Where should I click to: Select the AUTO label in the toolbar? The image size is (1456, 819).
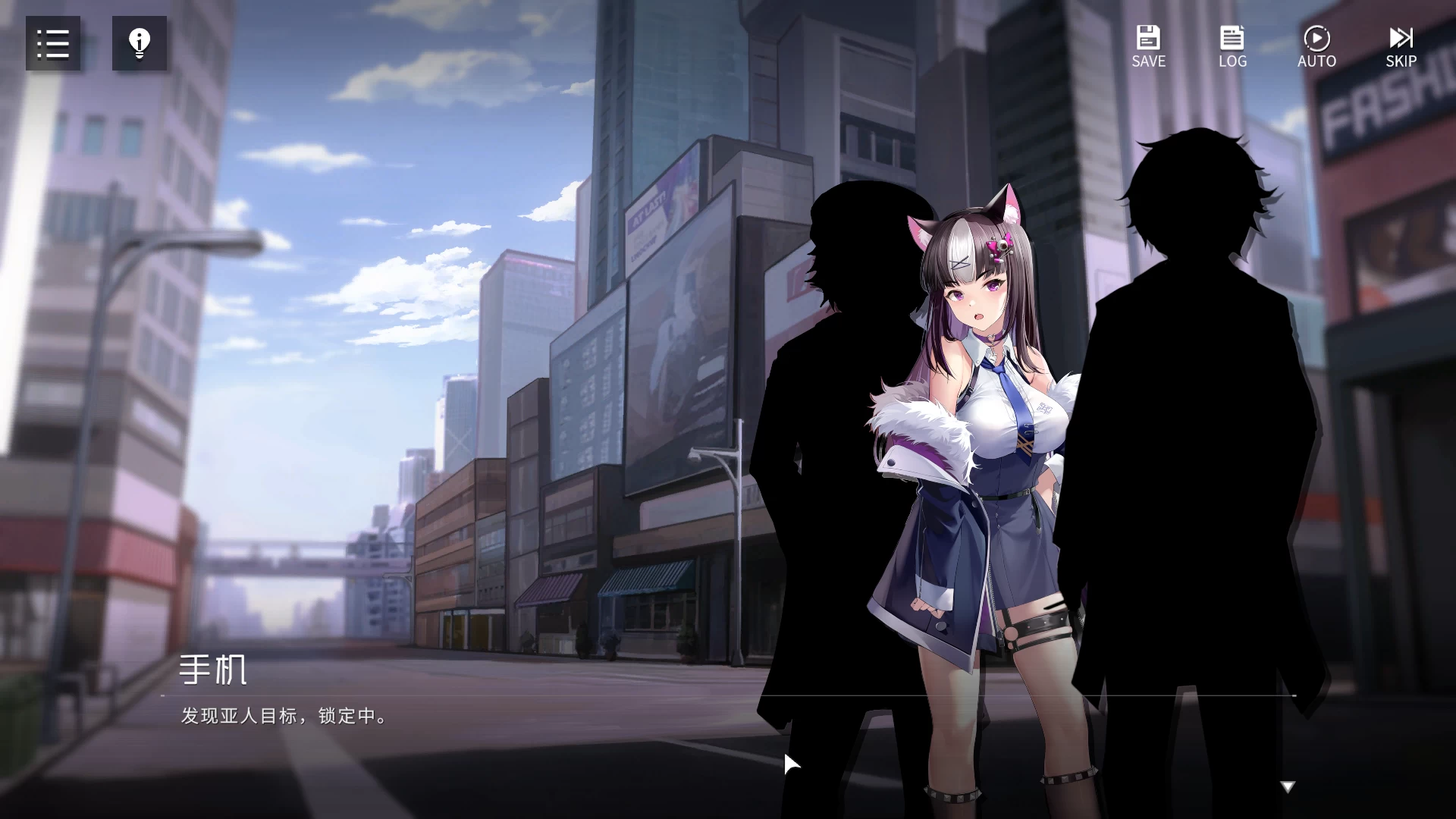[x=1316, y=61]
